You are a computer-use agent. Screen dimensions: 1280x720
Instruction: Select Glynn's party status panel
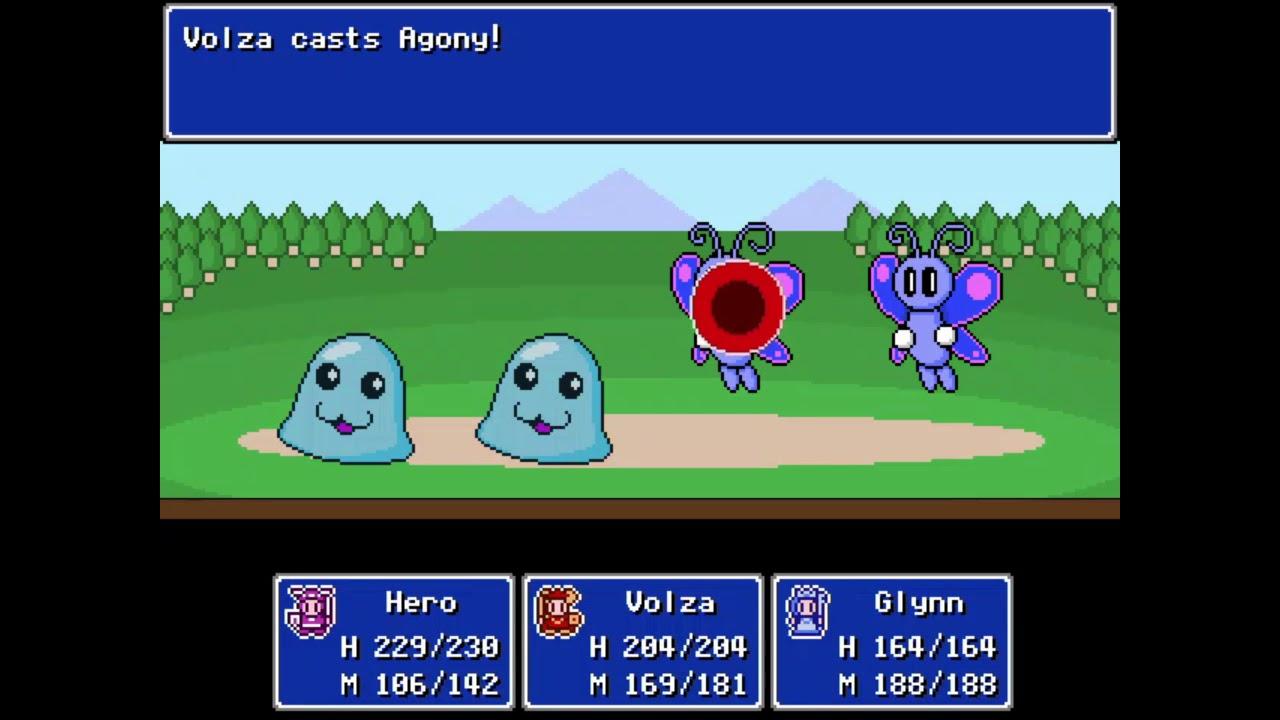click(x=891, y=642)
